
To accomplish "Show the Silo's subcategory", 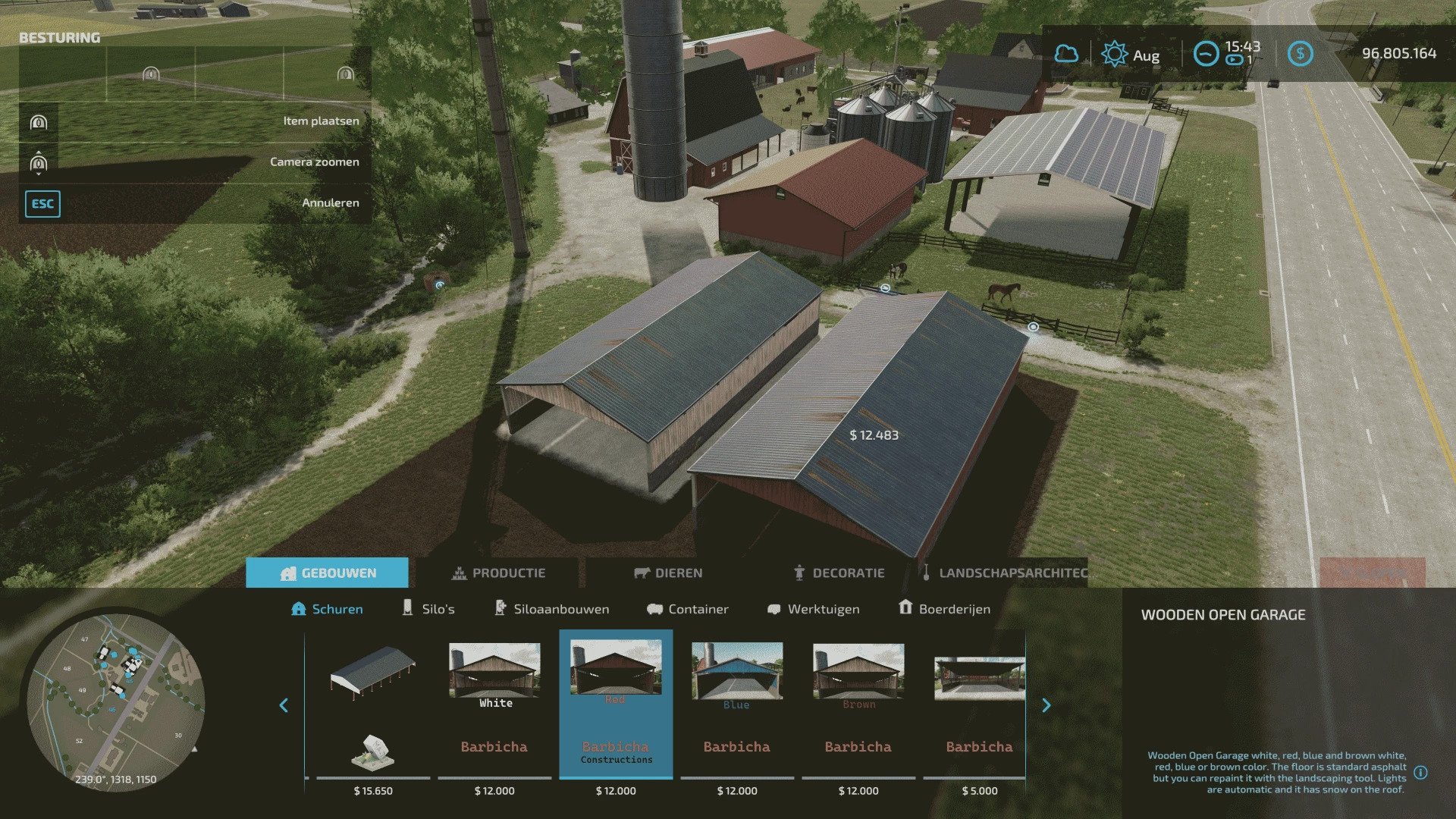I will coord(428,609).
